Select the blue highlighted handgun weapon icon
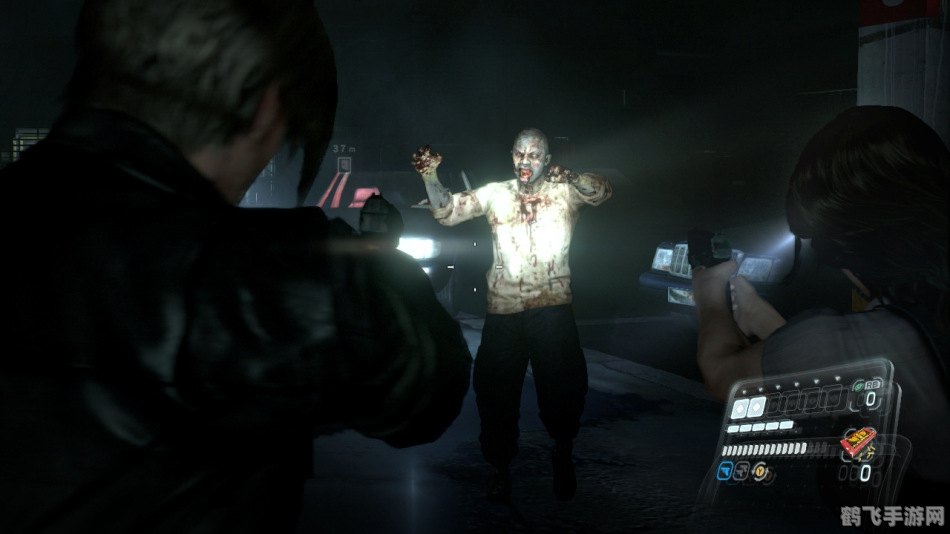Screen dimensions: 950x534 pos(726,469)
